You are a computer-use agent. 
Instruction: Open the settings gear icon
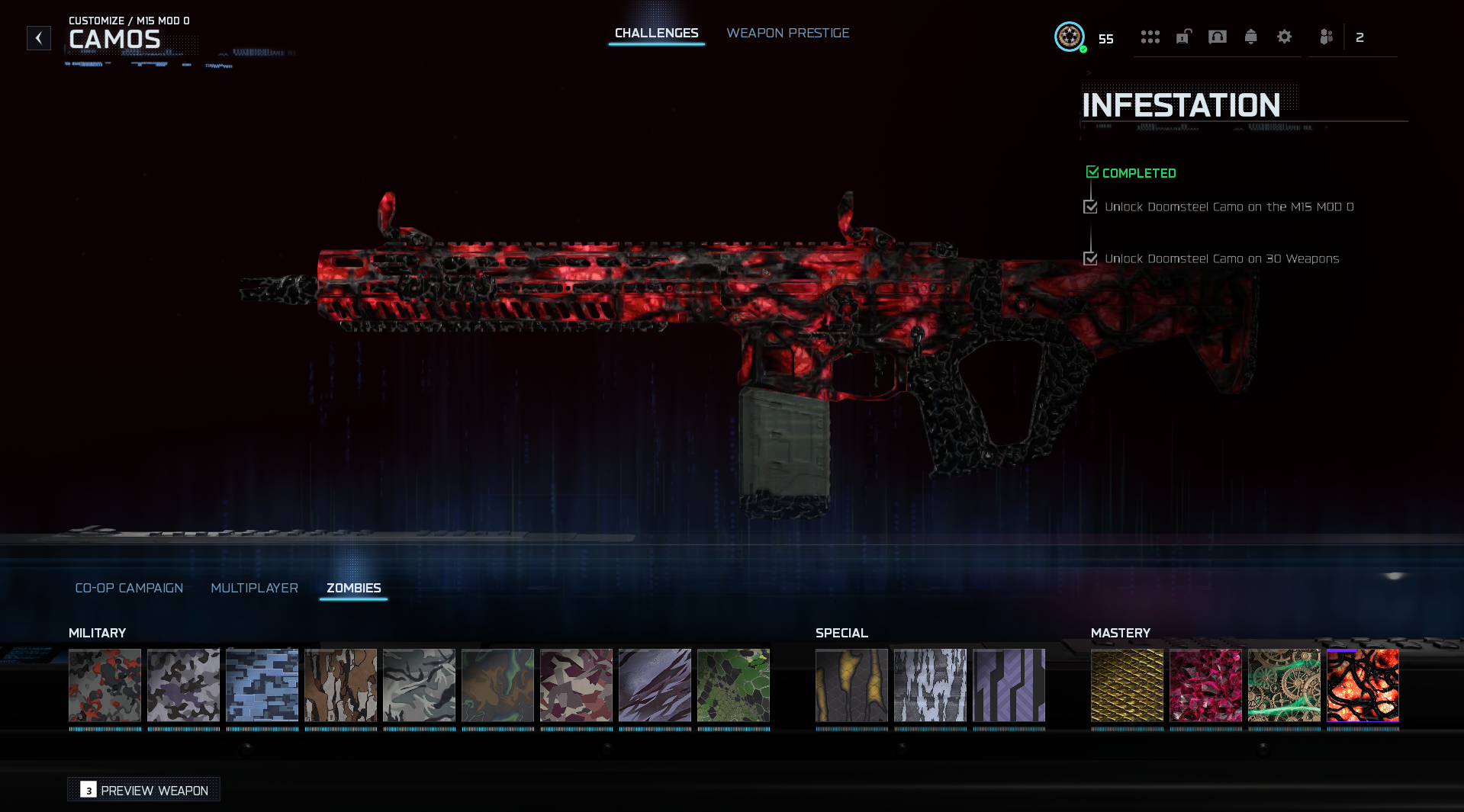point(1284,37)
